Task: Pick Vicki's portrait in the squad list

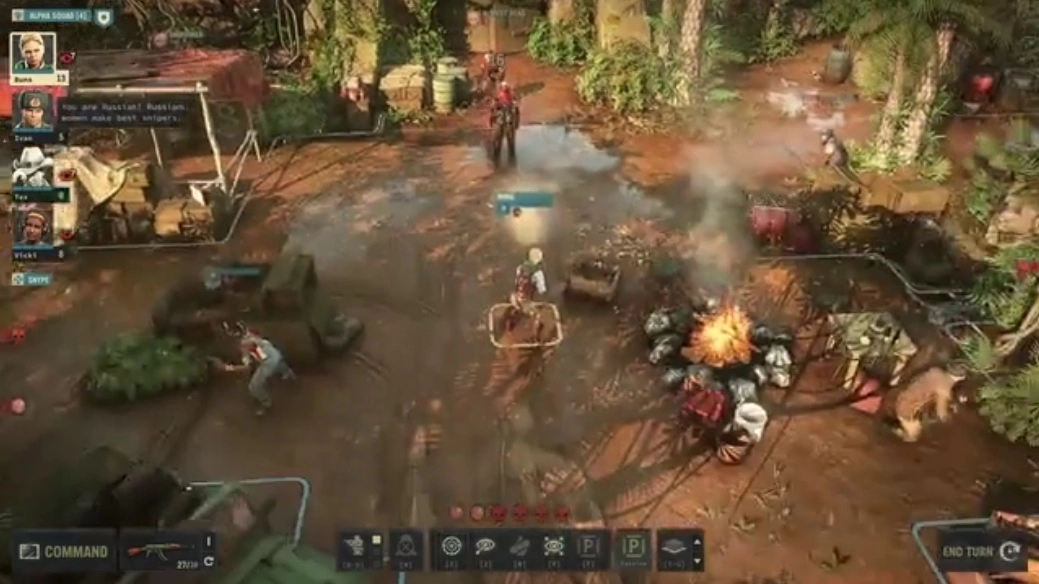Action: [x=32, y=226]
